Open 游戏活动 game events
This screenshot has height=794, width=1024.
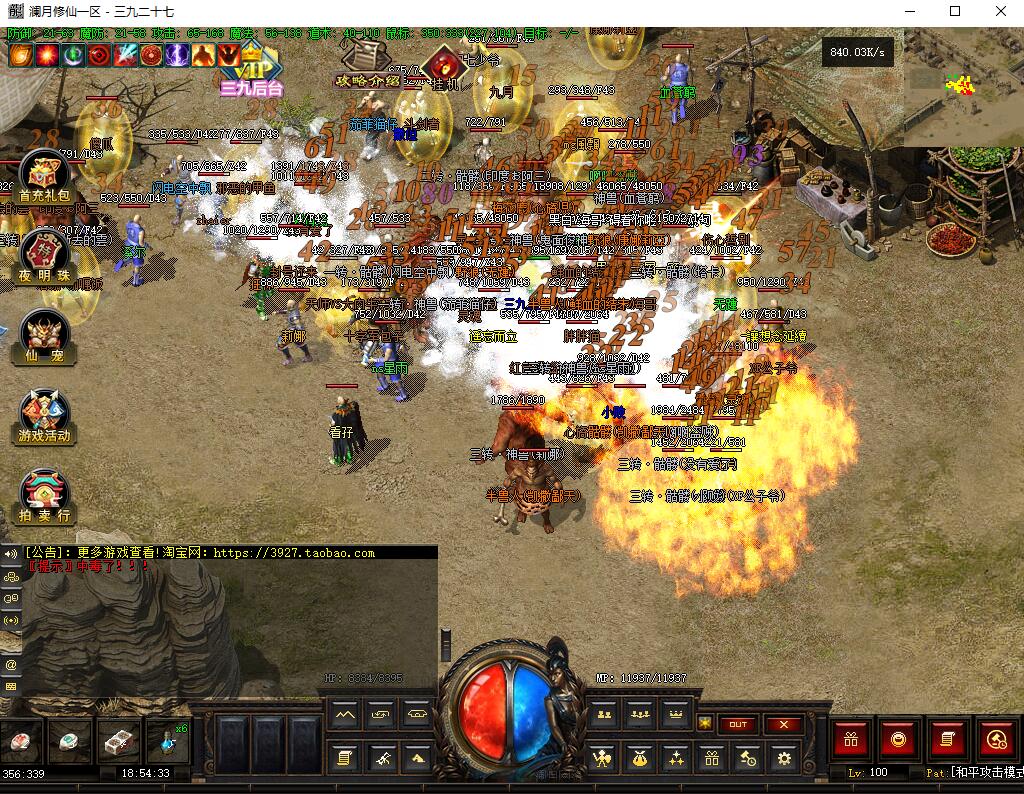tap(44, 416)
